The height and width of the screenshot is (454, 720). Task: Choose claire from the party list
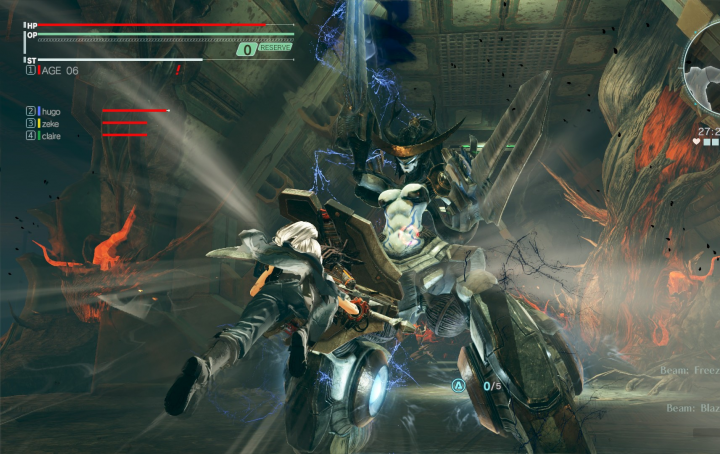[50, 135]
